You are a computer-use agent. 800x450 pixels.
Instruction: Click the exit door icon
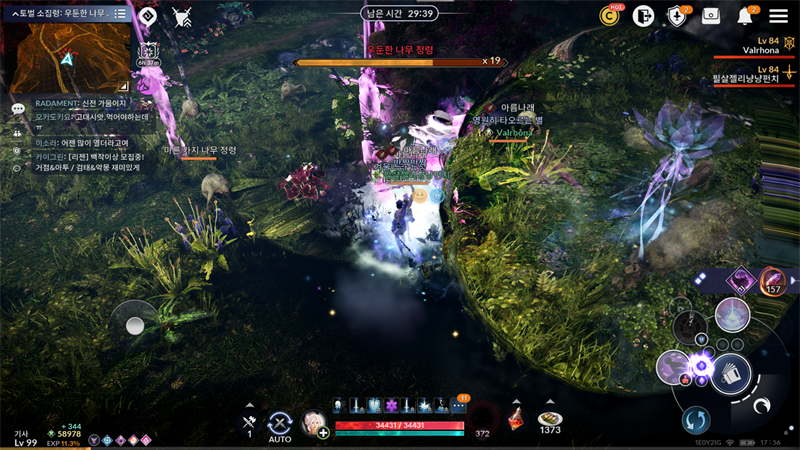coord(643,16)
